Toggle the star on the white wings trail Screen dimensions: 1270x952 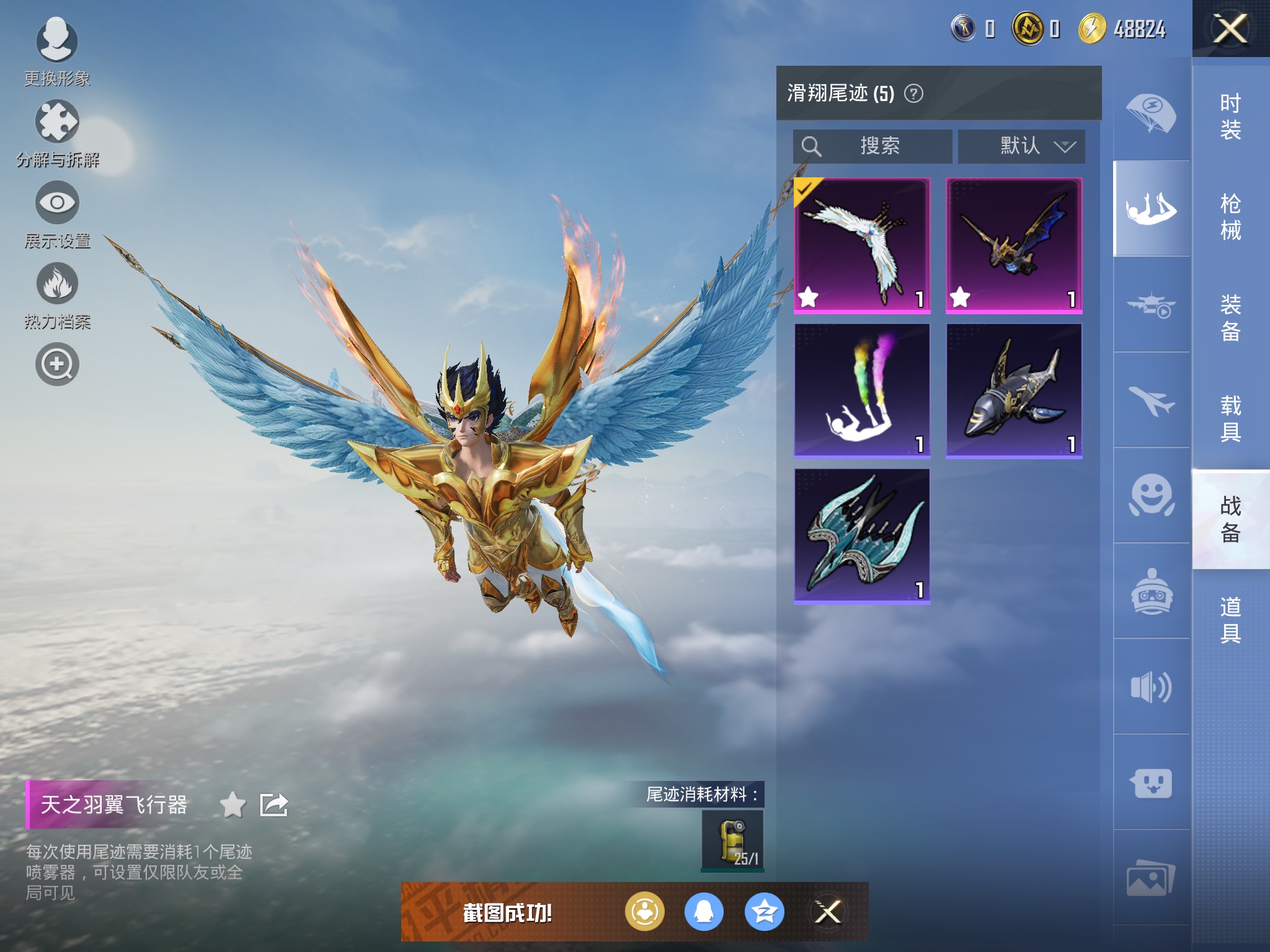click(x=809, y=298)
